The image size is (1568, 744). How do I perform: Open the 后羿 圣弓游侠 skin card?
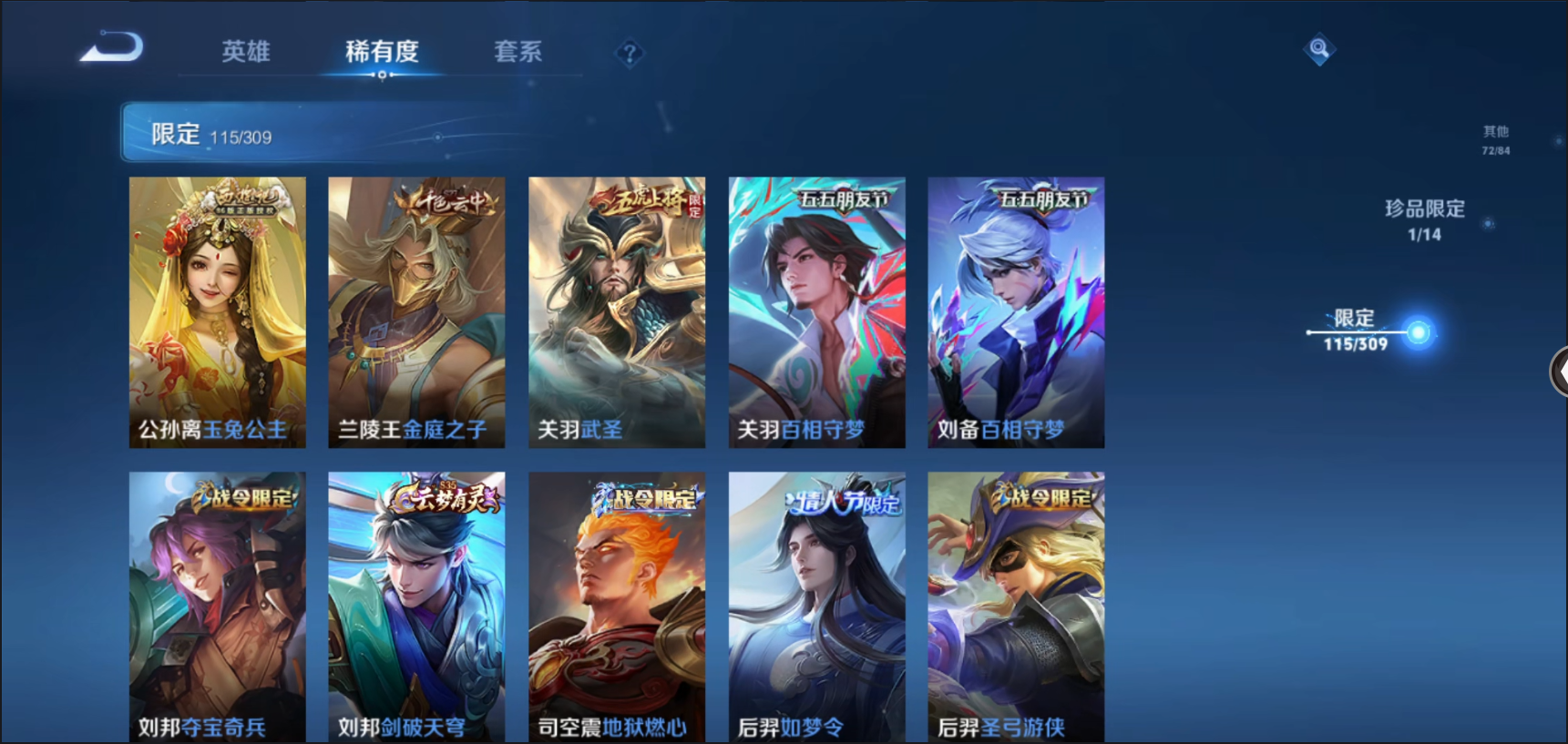tap(1016, 606)
